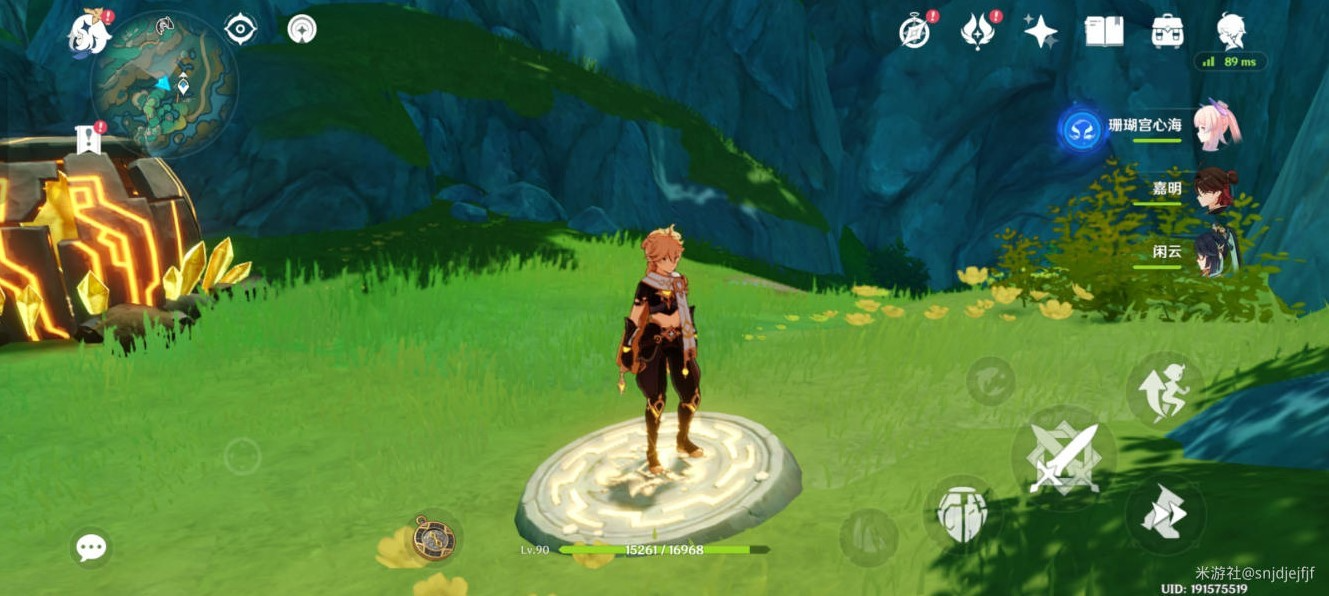Switch to 闲云 party member

[x=1216, y=250]
